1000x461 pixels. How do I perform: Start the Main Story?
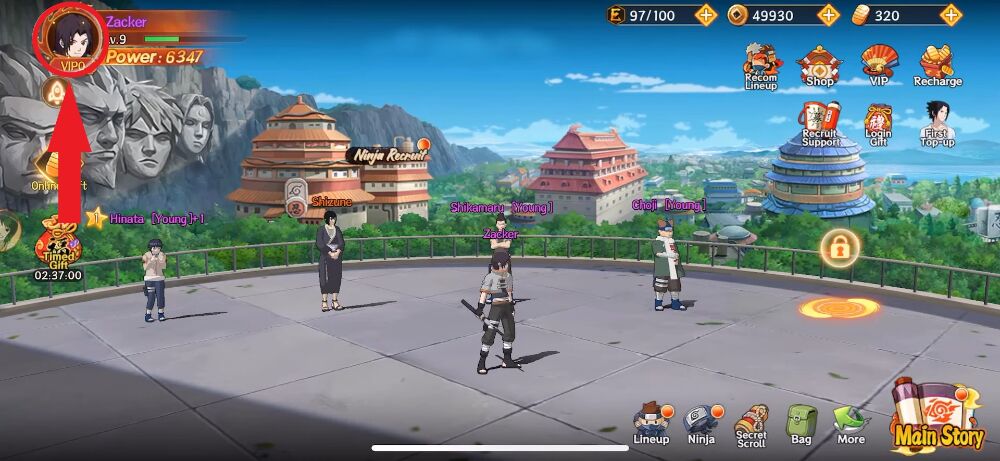(x=936, y=415)
